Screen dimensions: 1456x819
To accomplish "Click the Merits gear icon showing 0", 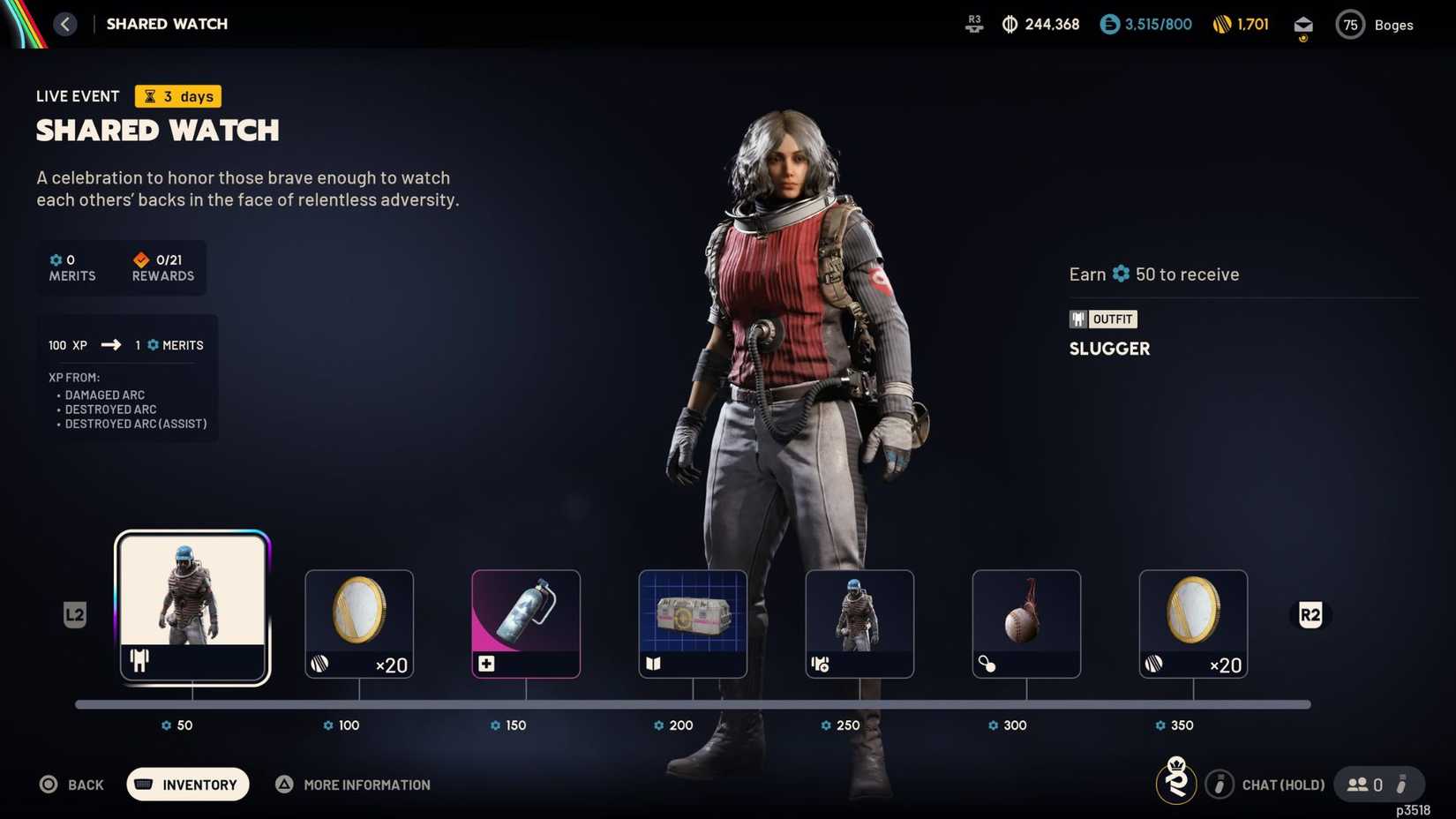I will click(55, 259).
